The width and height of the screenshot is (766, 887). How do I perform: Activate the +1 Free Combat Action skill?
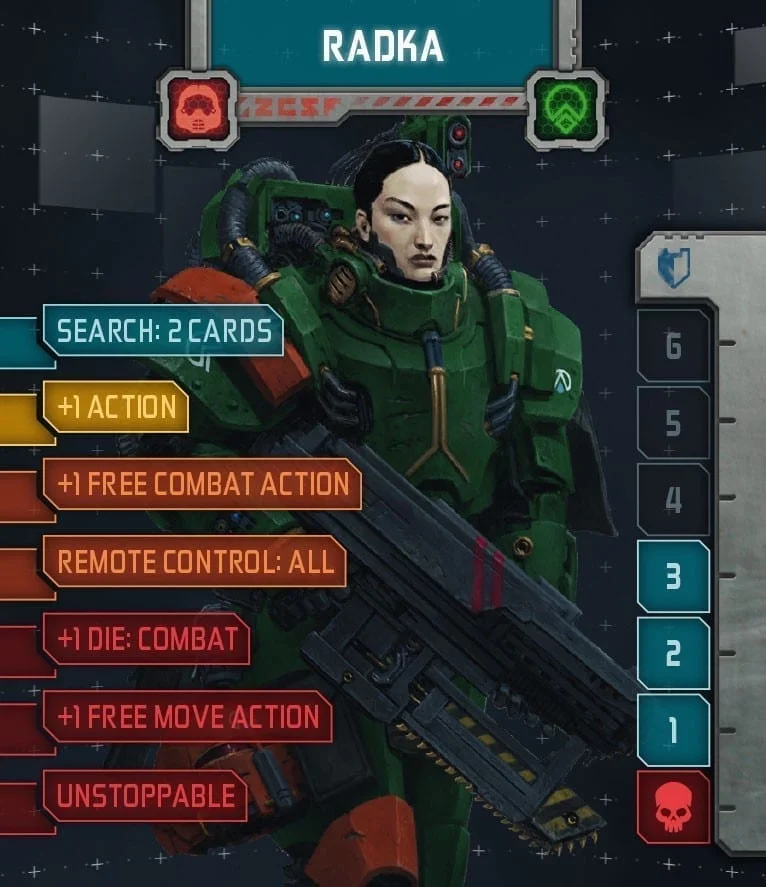[202, 484]
